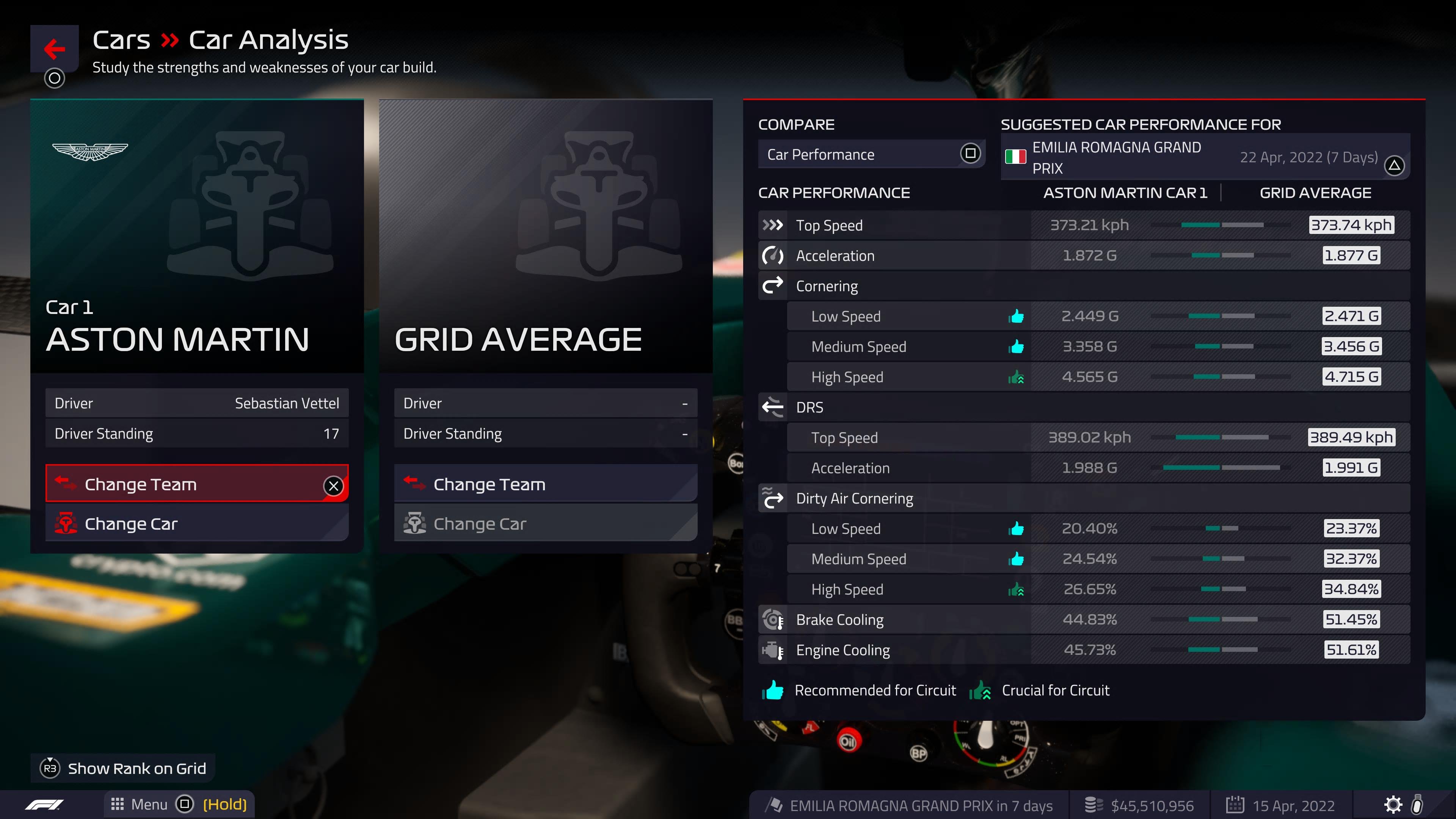Change suggested circuit via the triangle selector
The image size is (1456, 819).
(x=1394, y=166)
